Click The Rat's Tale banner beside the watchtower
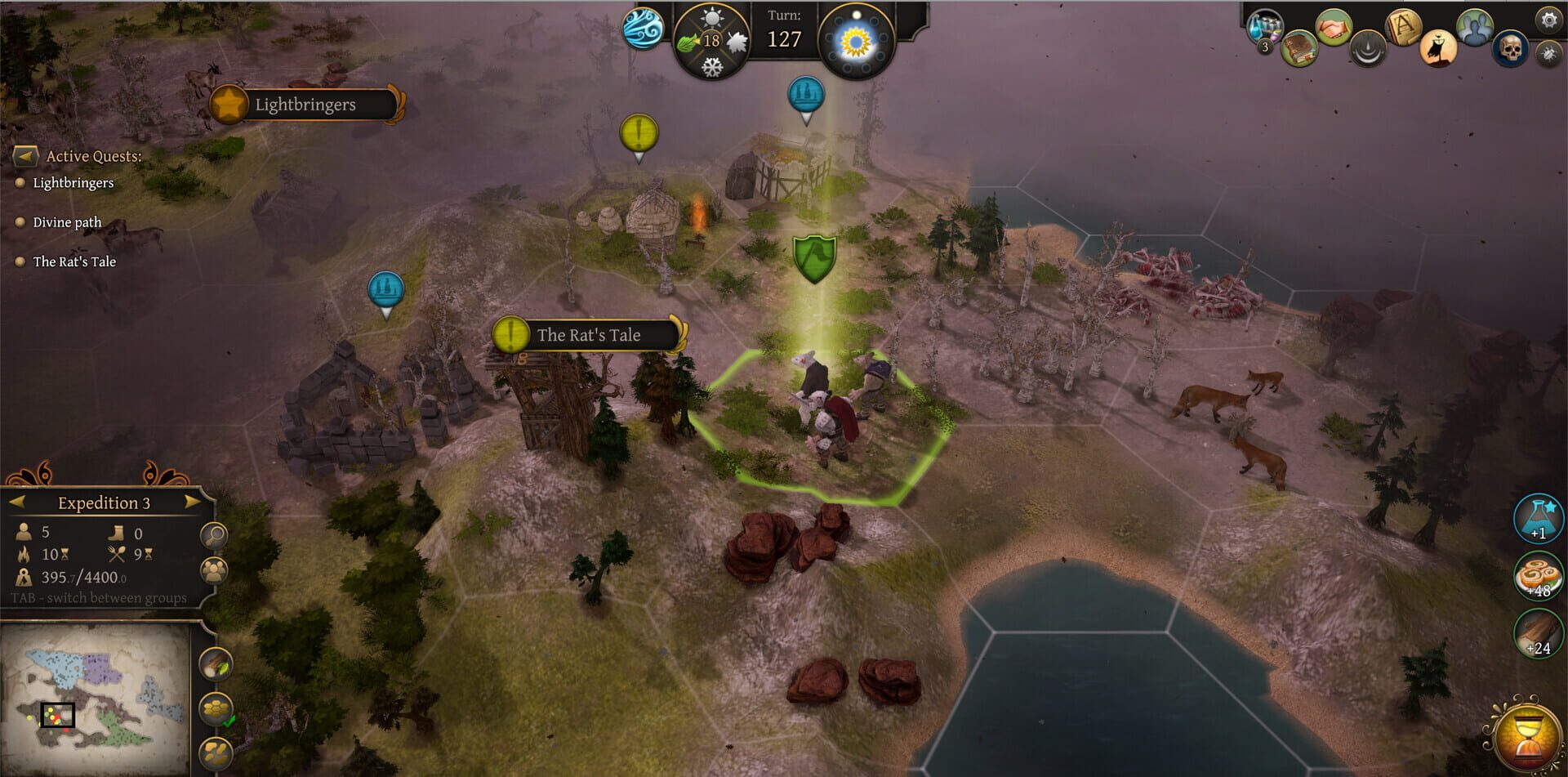The height and width of the screenshot is (777, 1568). [x=588, y=335]
